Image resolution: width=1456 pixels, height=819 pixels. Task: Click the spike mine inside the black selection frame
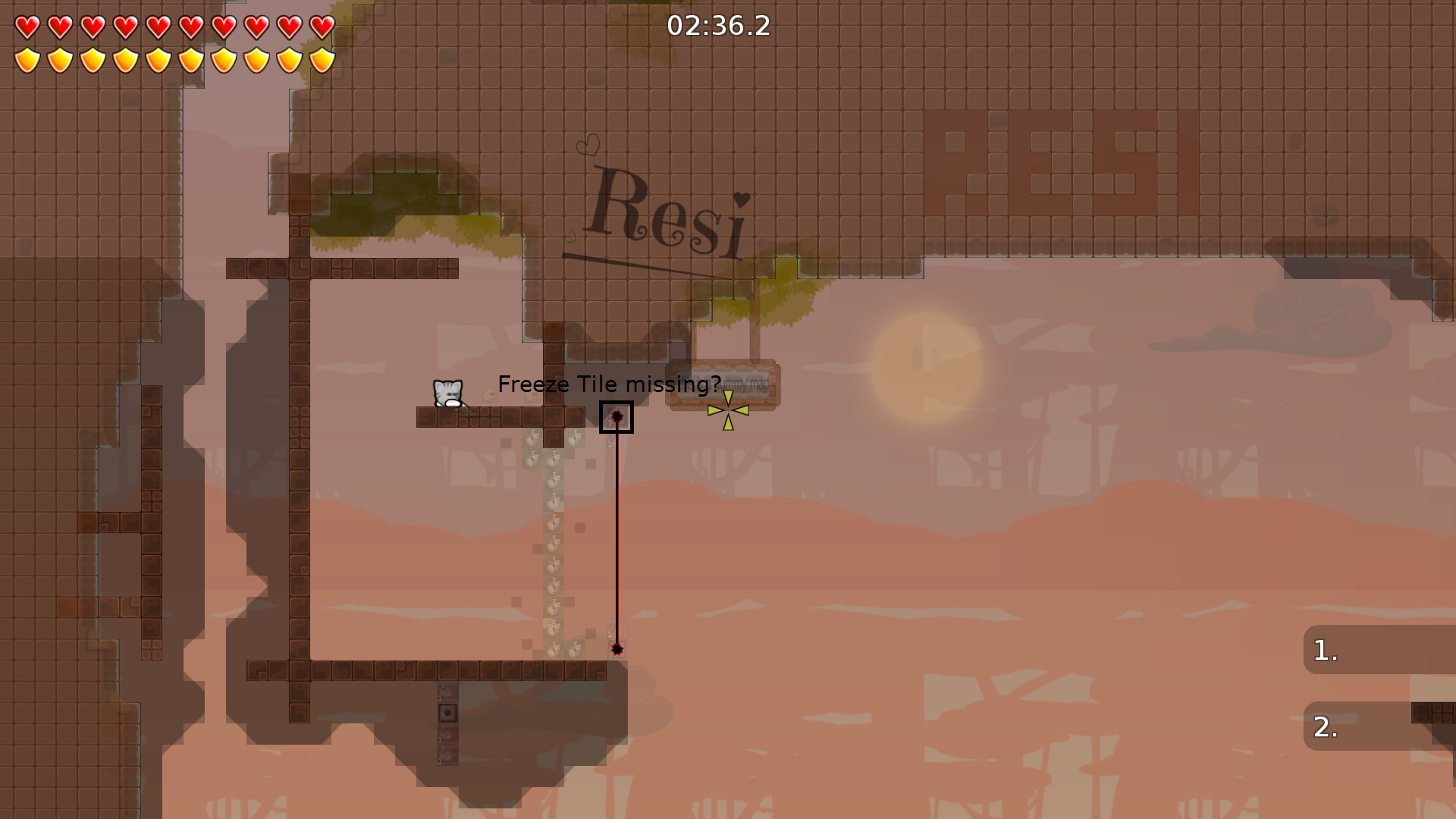(617, 415)
